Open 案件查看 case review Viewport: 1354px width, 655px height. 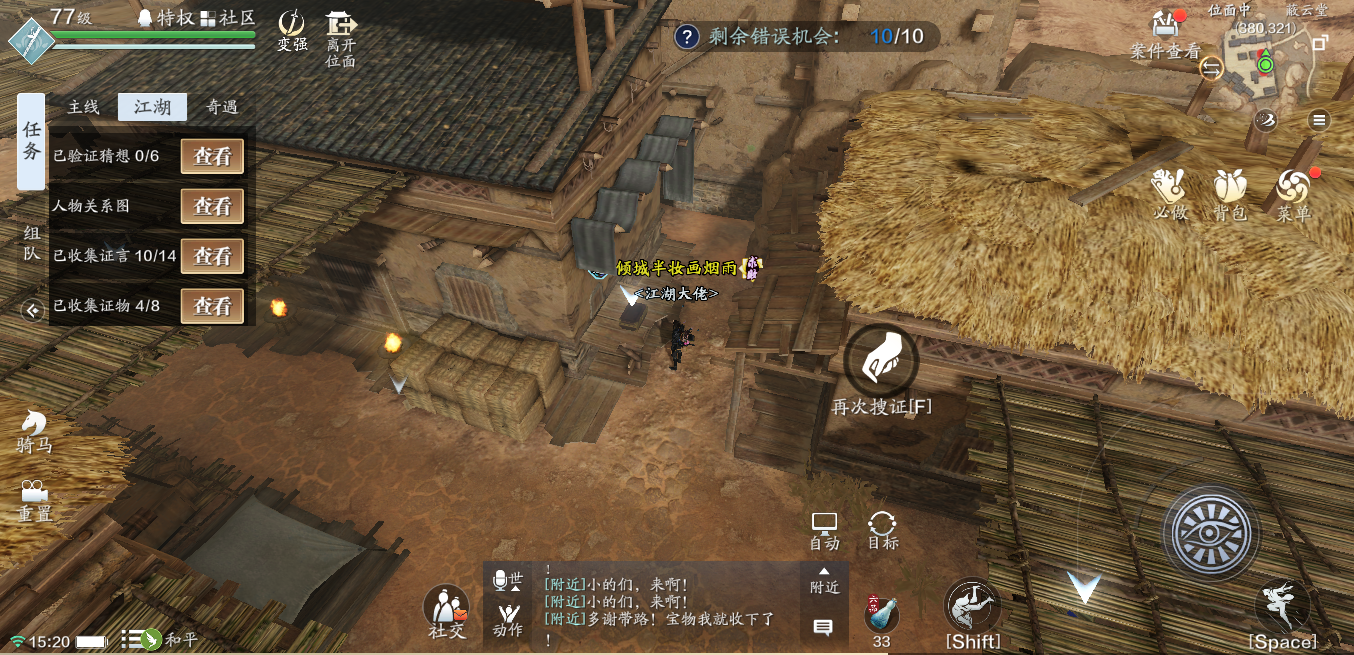1165,35
